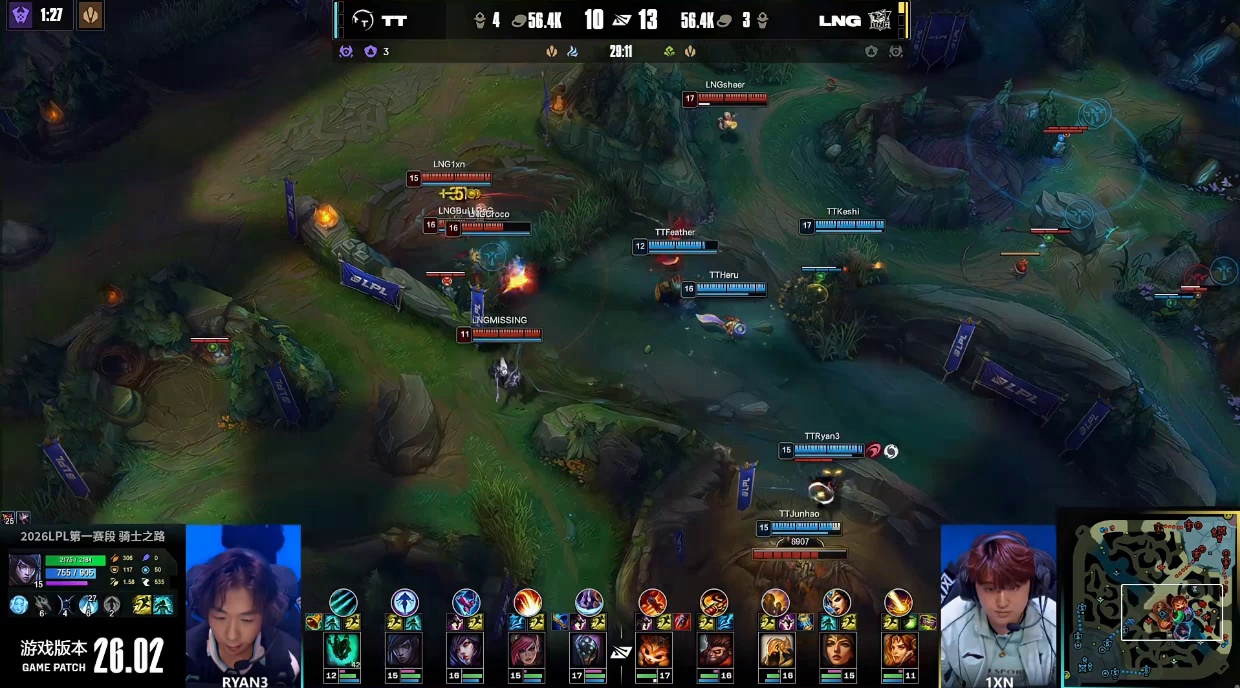1240x688 pixels.
Task: Click Leona's Solar Flare ultimate icon
Action: tap(898, 602)
